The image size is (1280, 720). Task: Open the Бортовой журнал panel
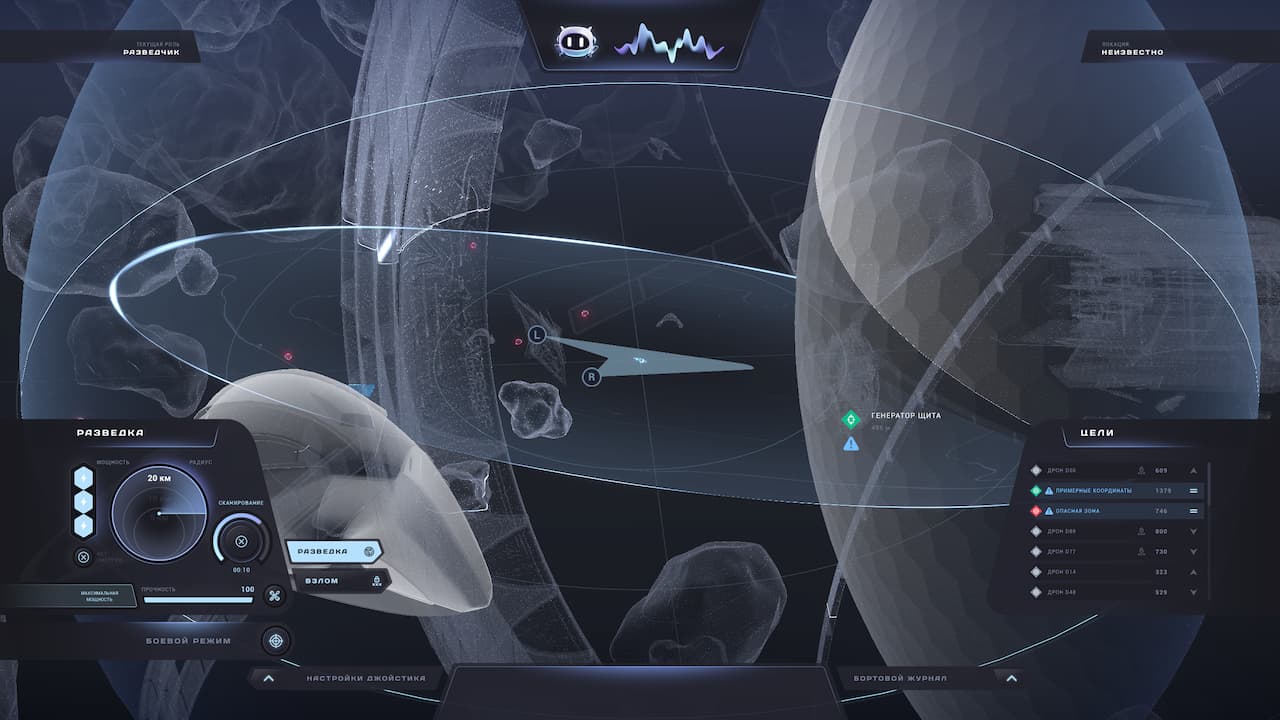1011,678
